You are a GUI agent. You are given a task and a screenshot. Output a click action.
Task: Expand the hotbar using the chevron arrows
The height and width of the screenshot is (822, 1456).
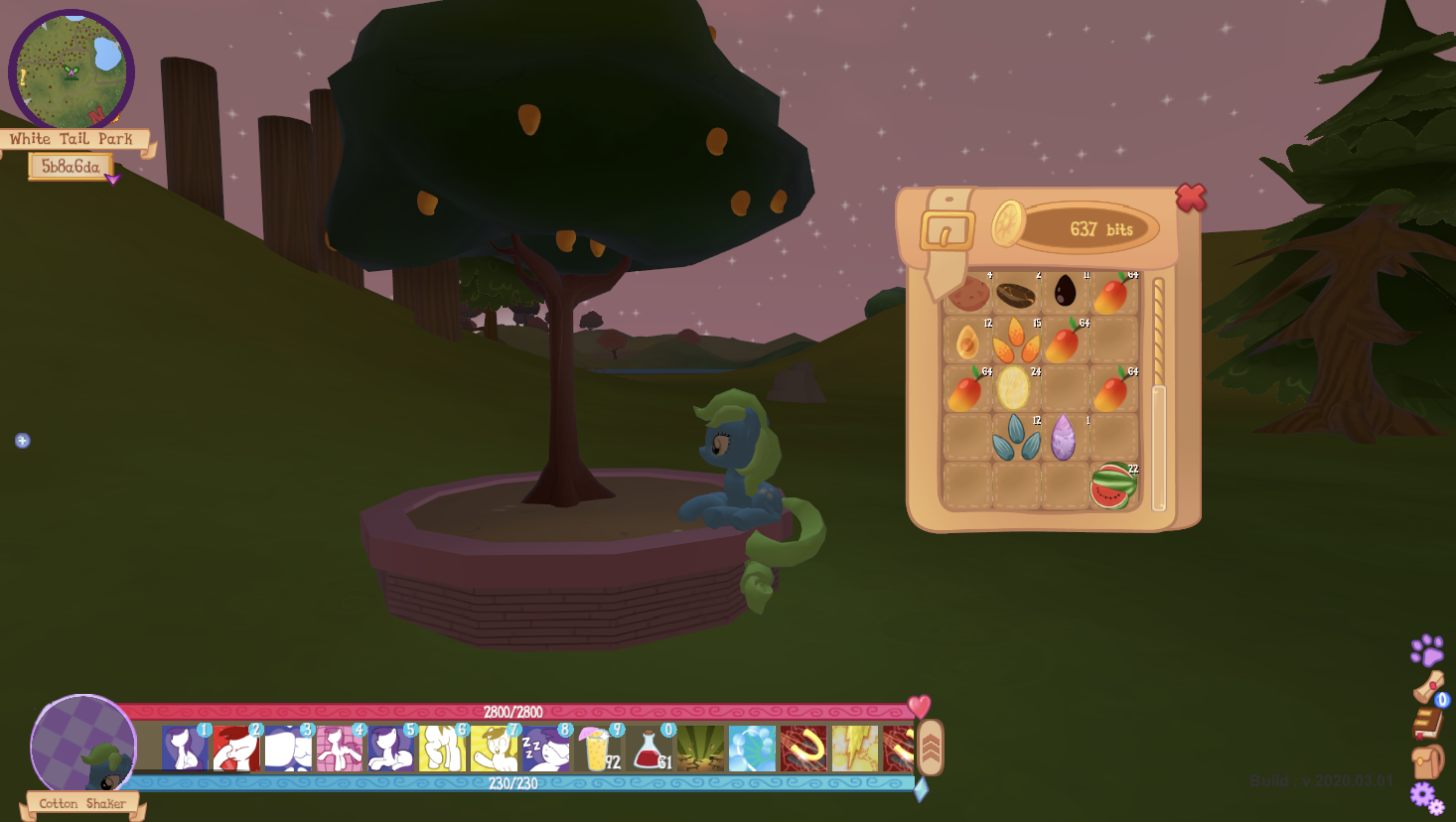(x=931, y=747)
